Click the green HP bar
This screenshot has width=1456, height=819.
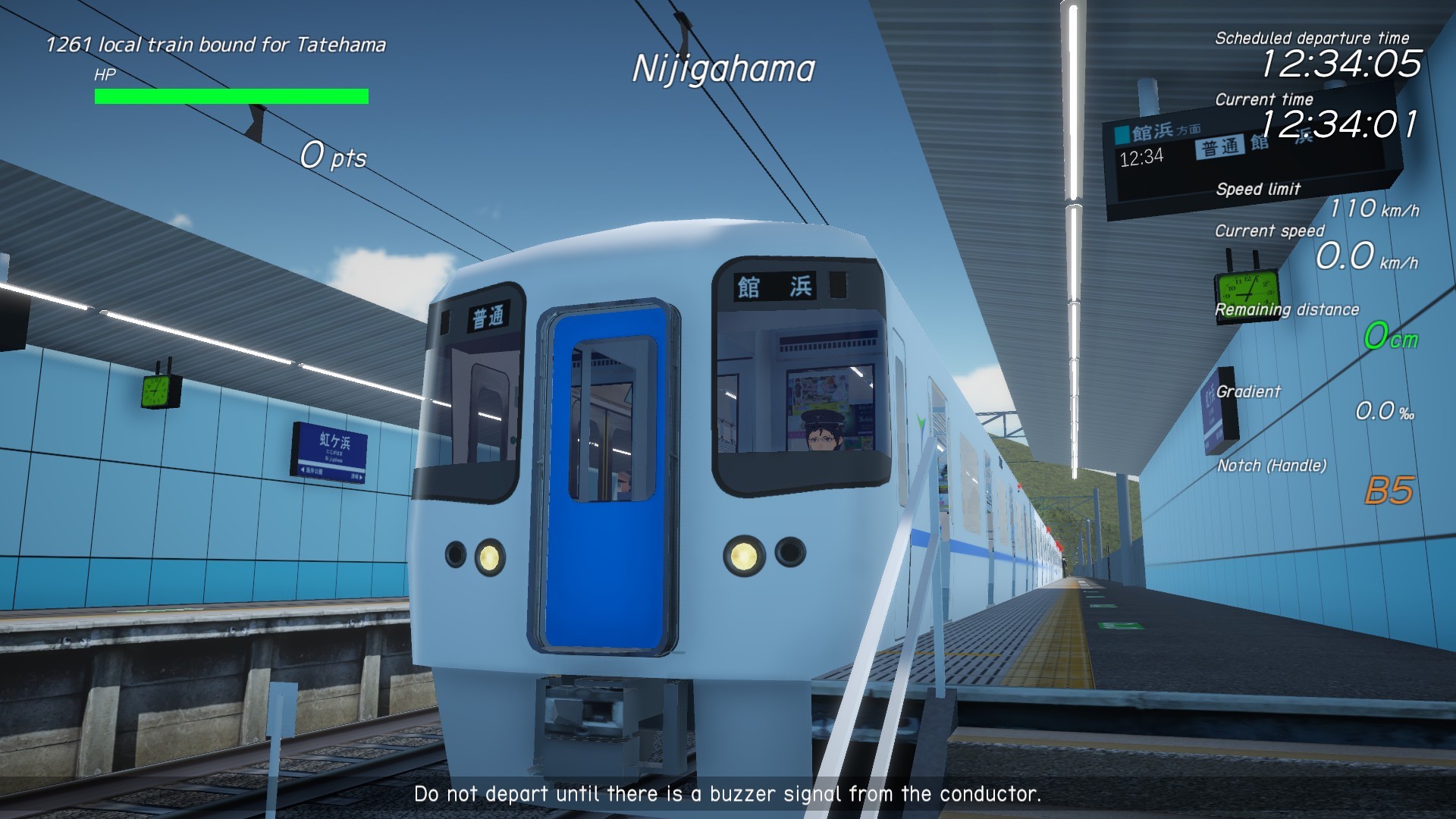(x=230, y=96)
